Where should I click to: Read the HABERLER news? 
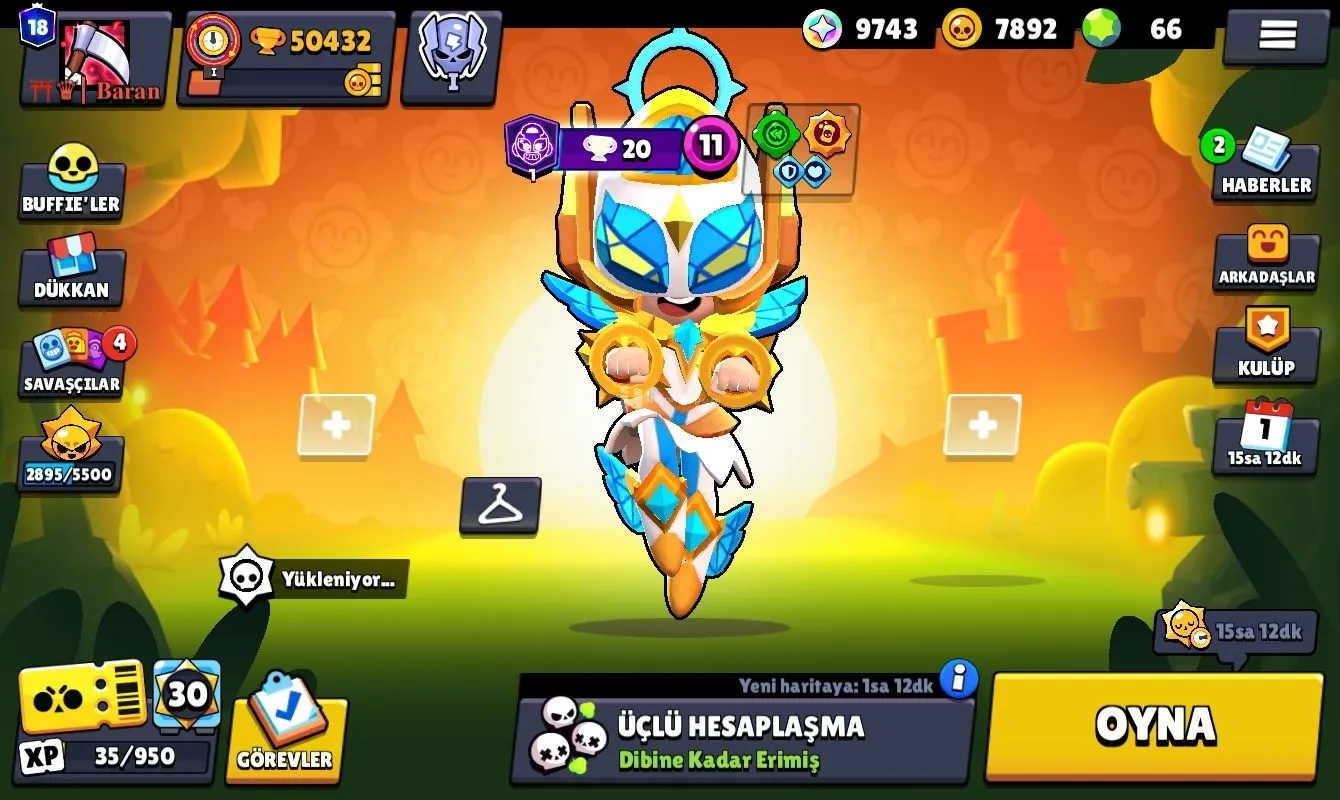1265,166
